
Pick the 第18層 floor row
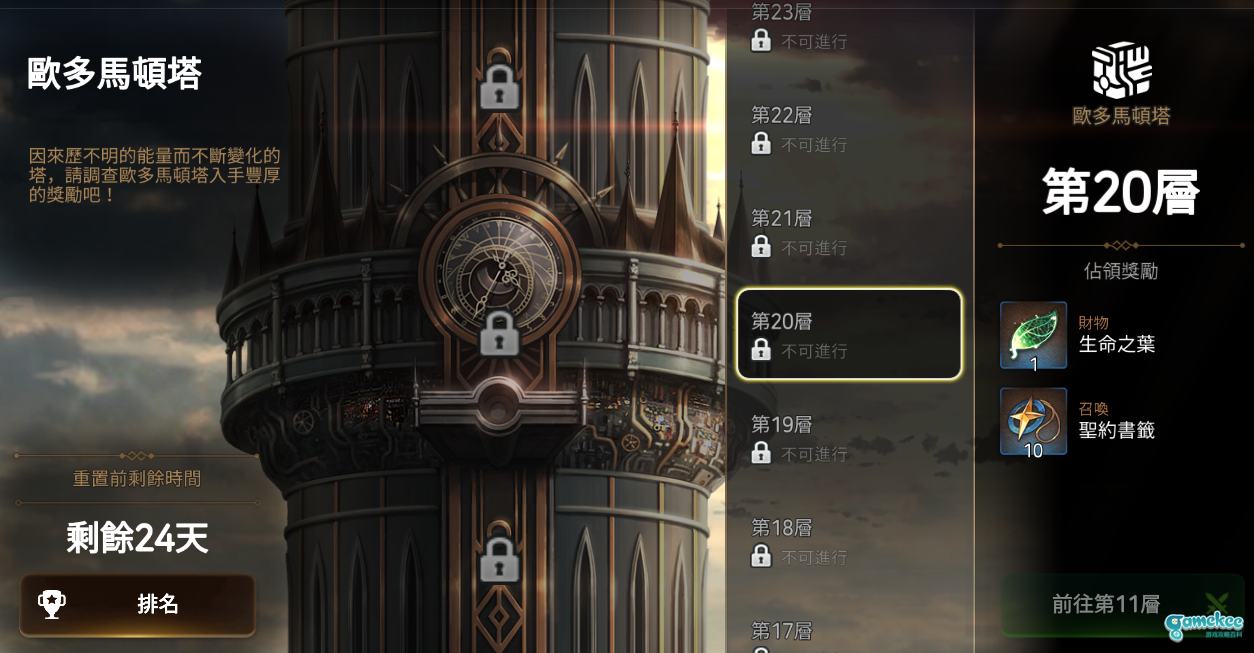click(x=848, y=541)
